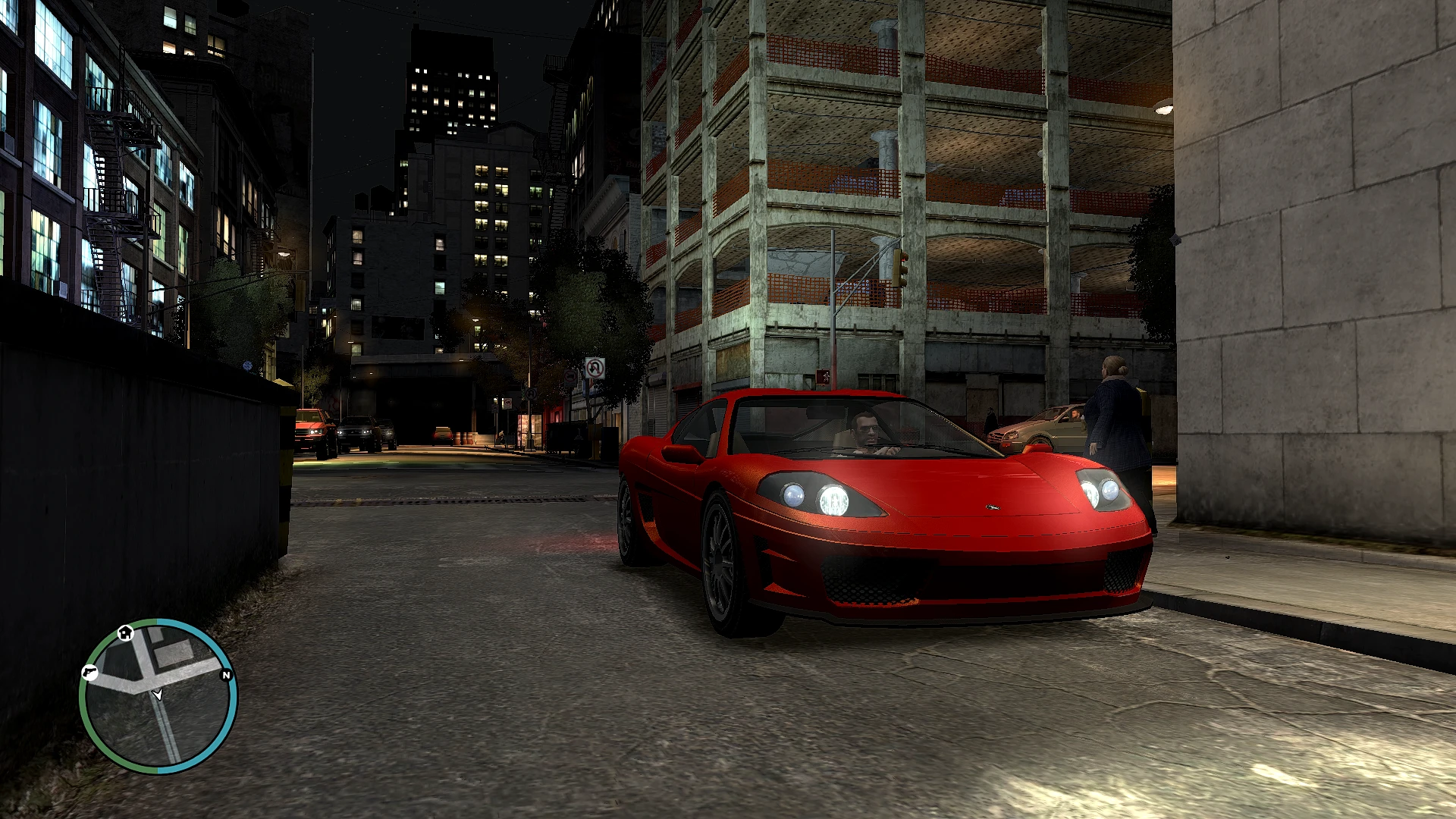Select the gun shop pistol icon on minimap
The width and height of the screenshot is (1456, 819).
(89, 673)
